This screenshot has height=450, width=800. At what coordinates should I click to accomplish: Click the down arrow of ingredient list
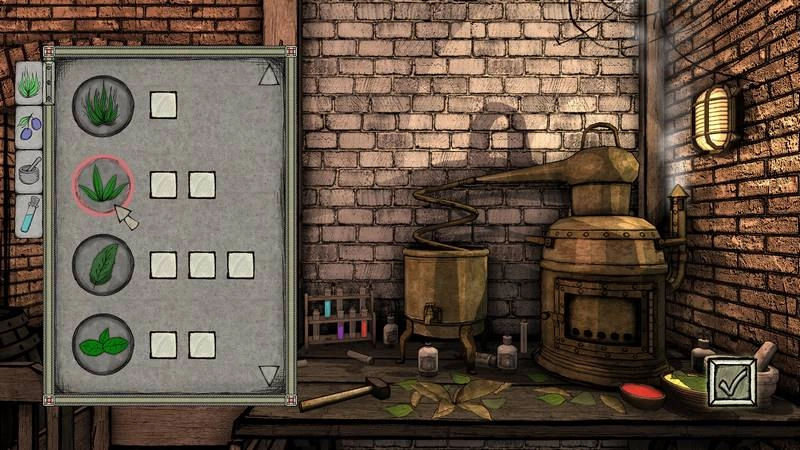(268, 375)
